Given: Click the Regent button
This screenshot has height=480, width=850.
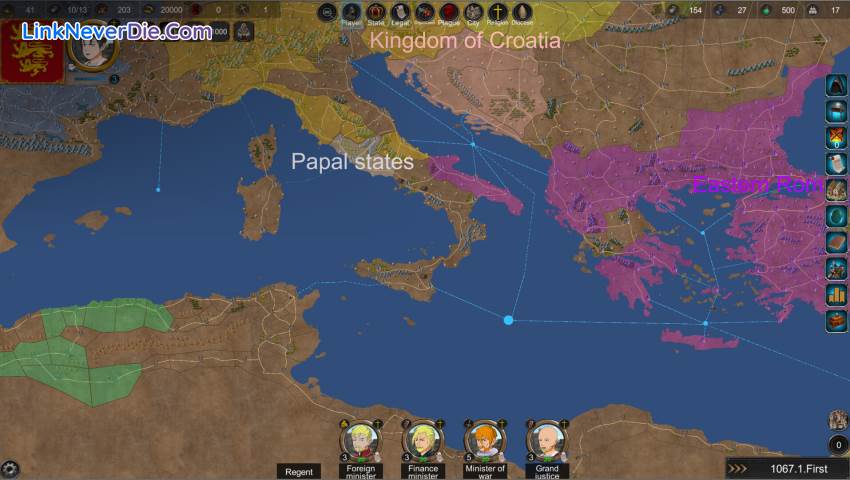Looking at the screenshot, I should [299, 471].
